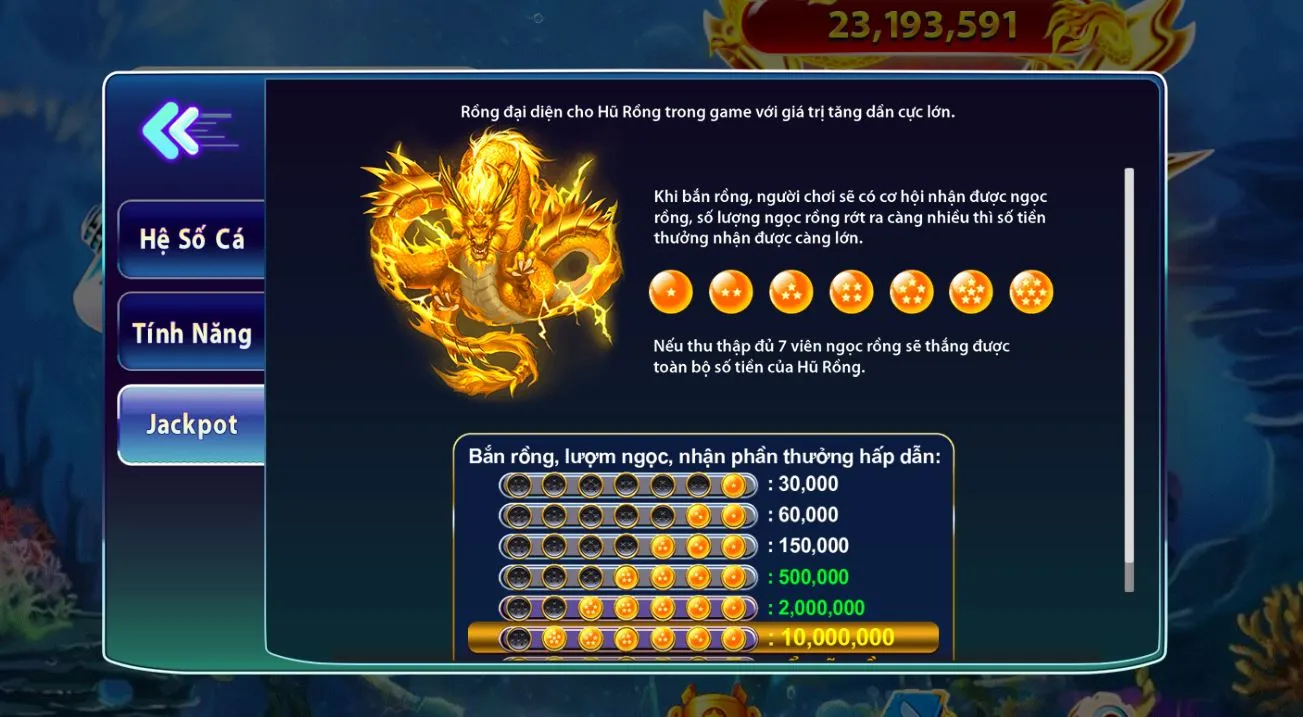Open the Tính Năng tab

point(191,333)
